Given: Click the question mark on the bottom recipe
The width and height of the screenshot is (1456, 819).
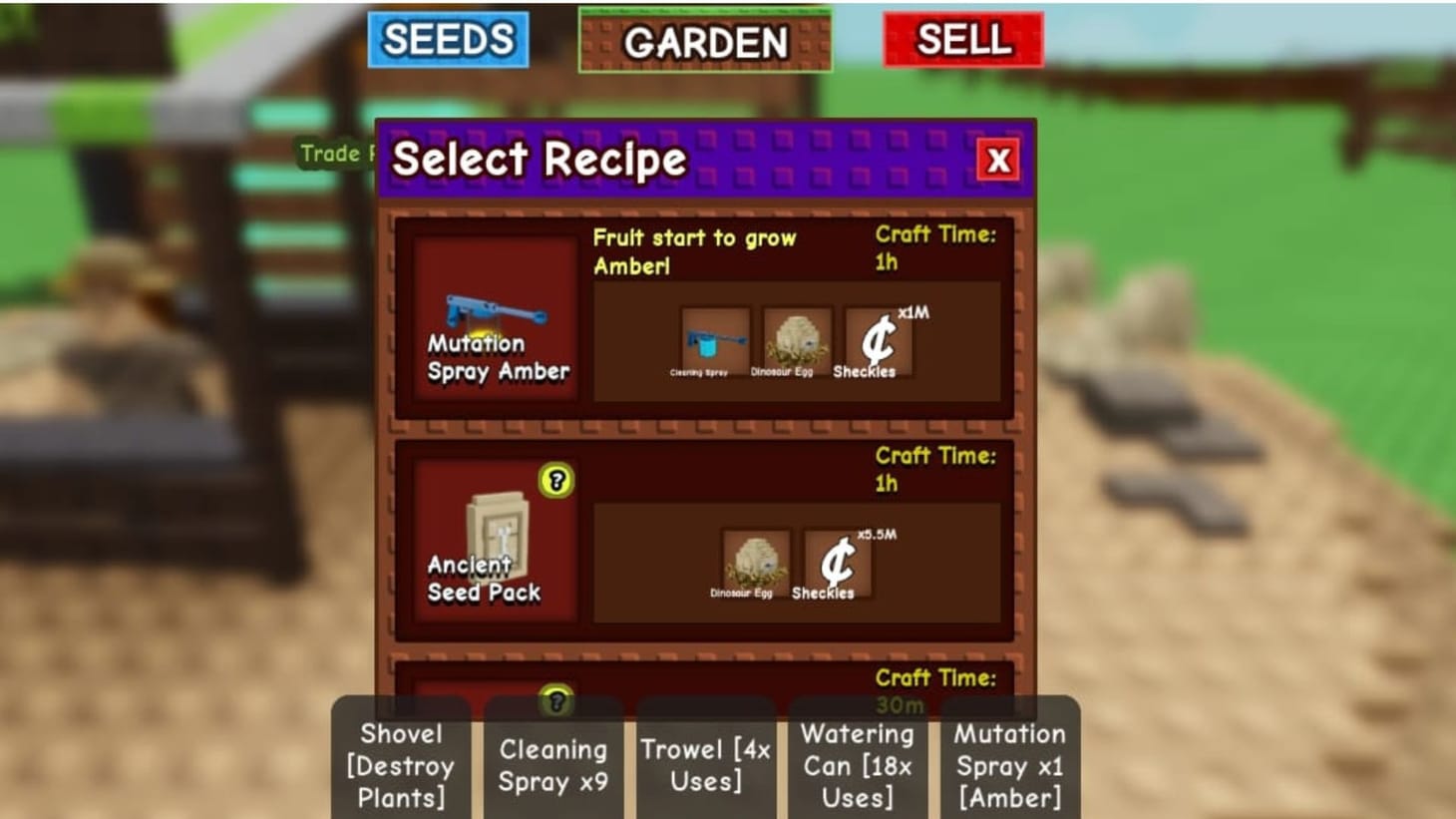Looking at the screenshot, I should click(x=555, y=703).
